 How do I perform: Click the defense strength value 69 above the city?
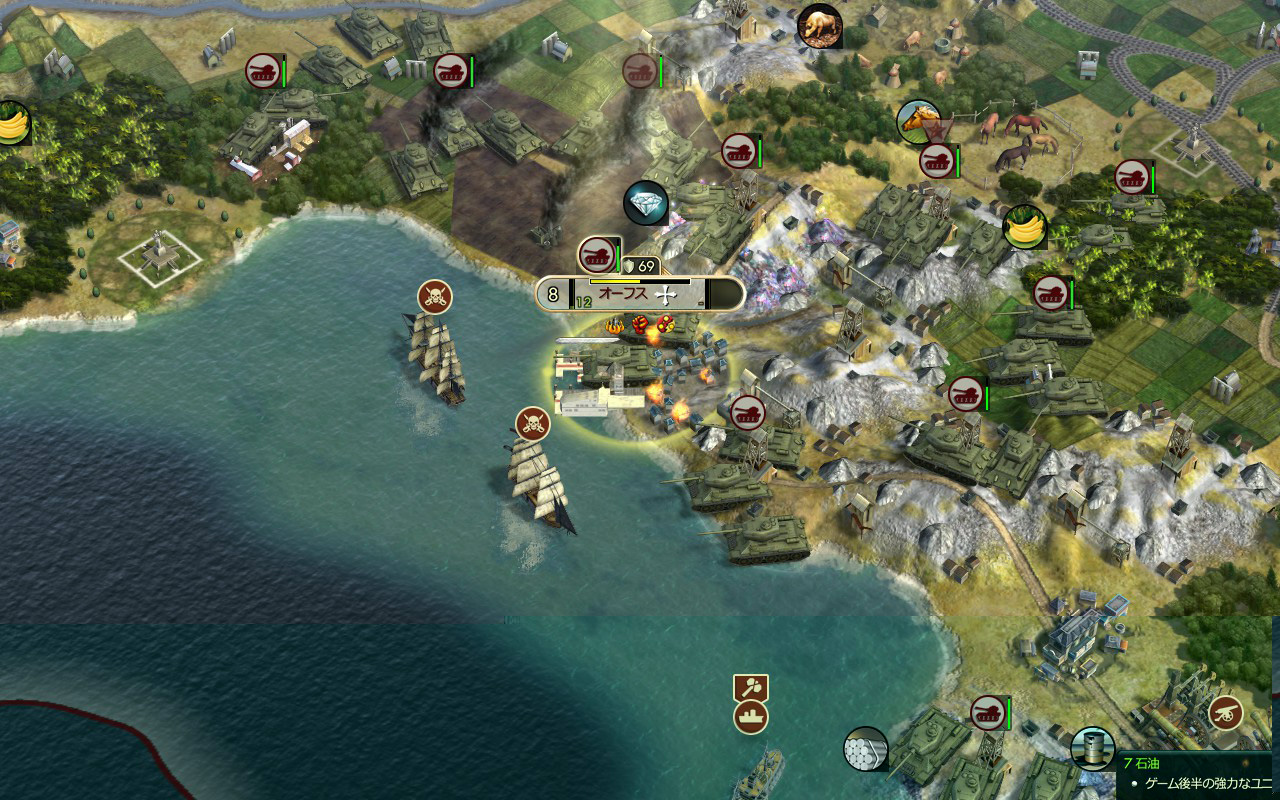[645, 264]
